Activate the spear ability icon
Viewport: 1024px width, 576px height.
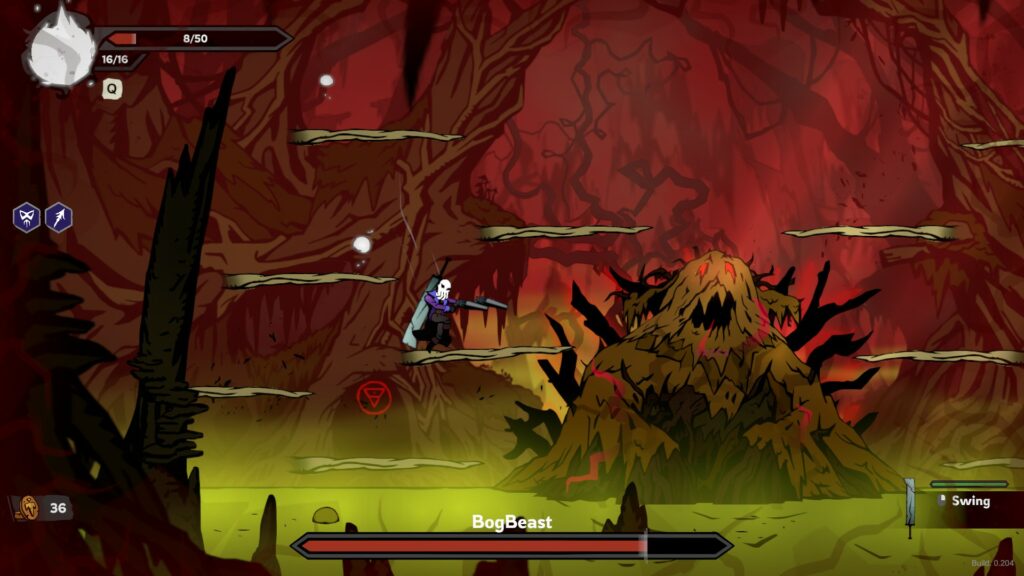(59, 217)
